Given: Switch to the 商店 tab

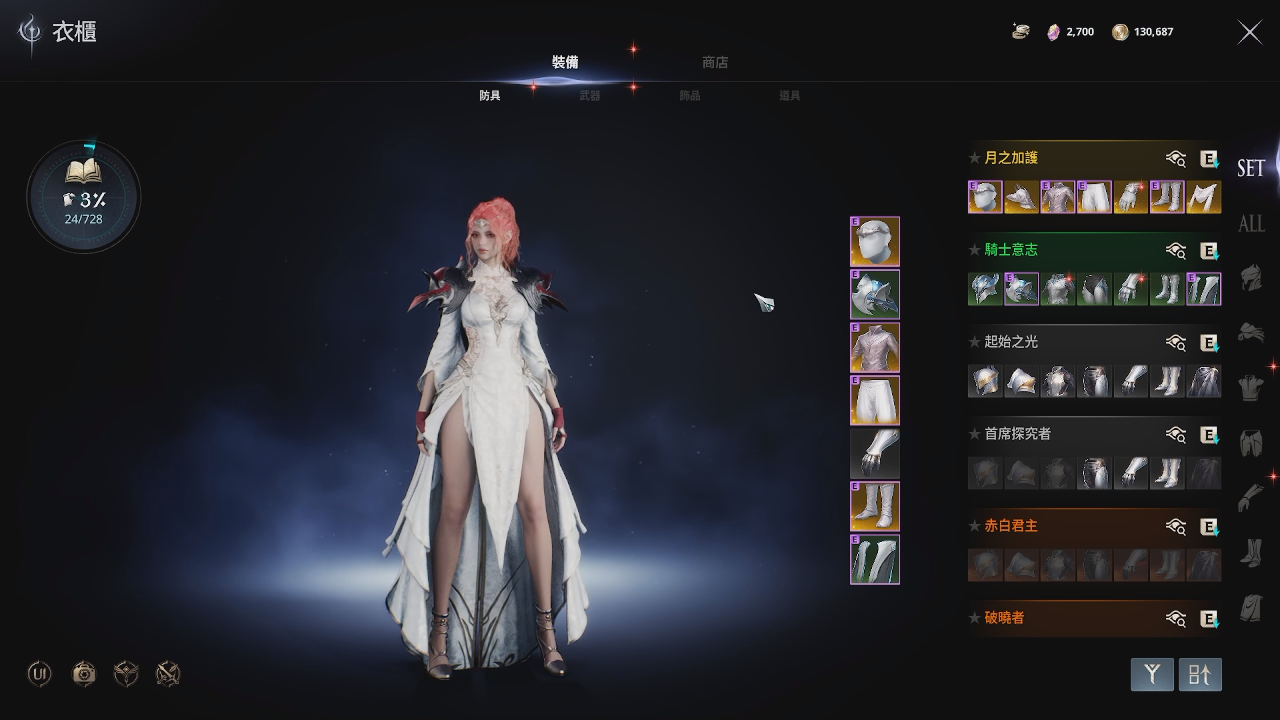Looking at the screenshot, I should 715,62.
